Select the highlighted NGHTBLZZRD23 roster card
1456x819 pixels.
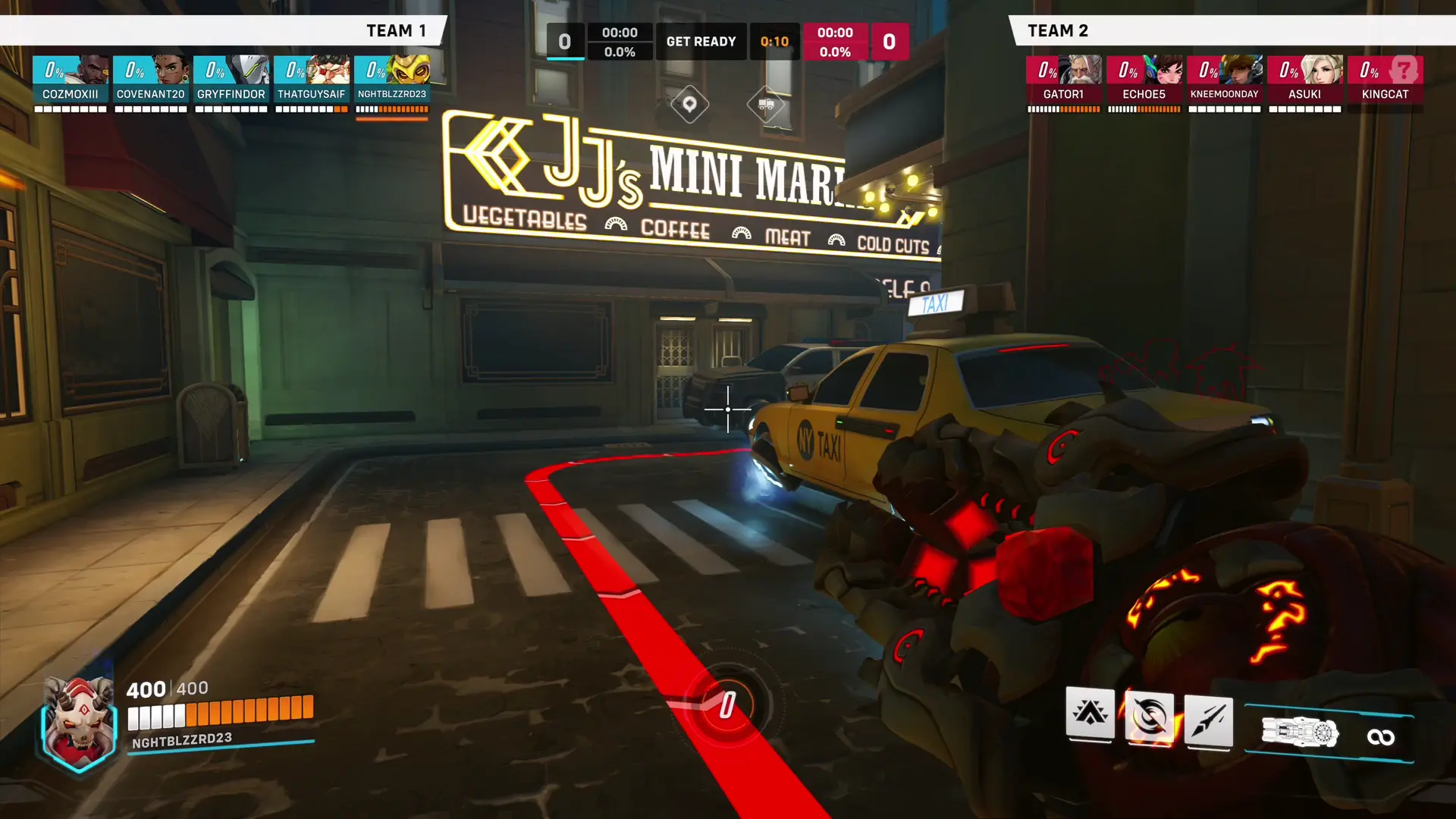pos(392,79)
